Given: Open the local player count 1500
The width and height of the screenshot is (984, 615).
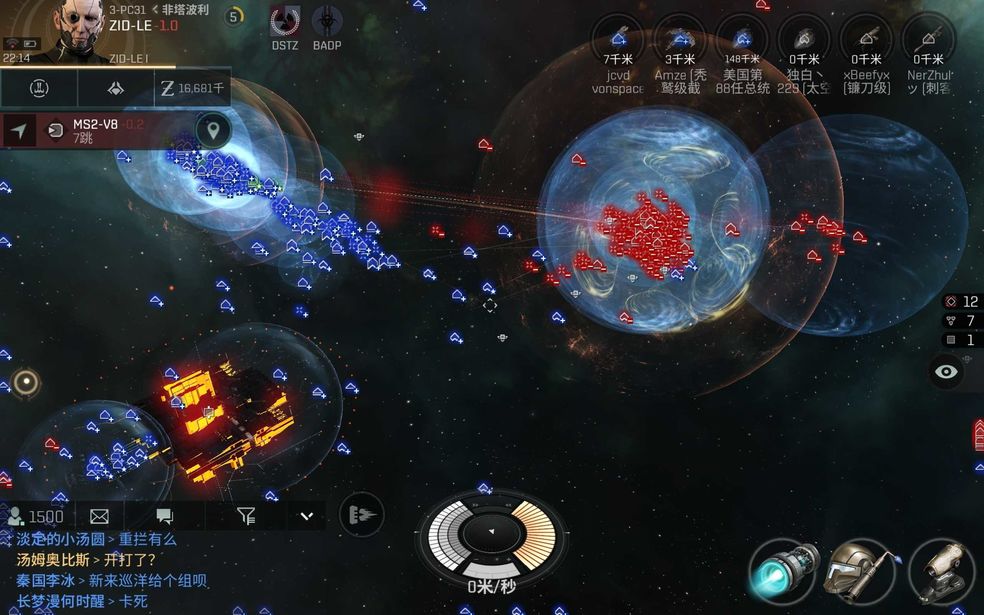Looking at the screenshot, I should (x=35, y=516).
